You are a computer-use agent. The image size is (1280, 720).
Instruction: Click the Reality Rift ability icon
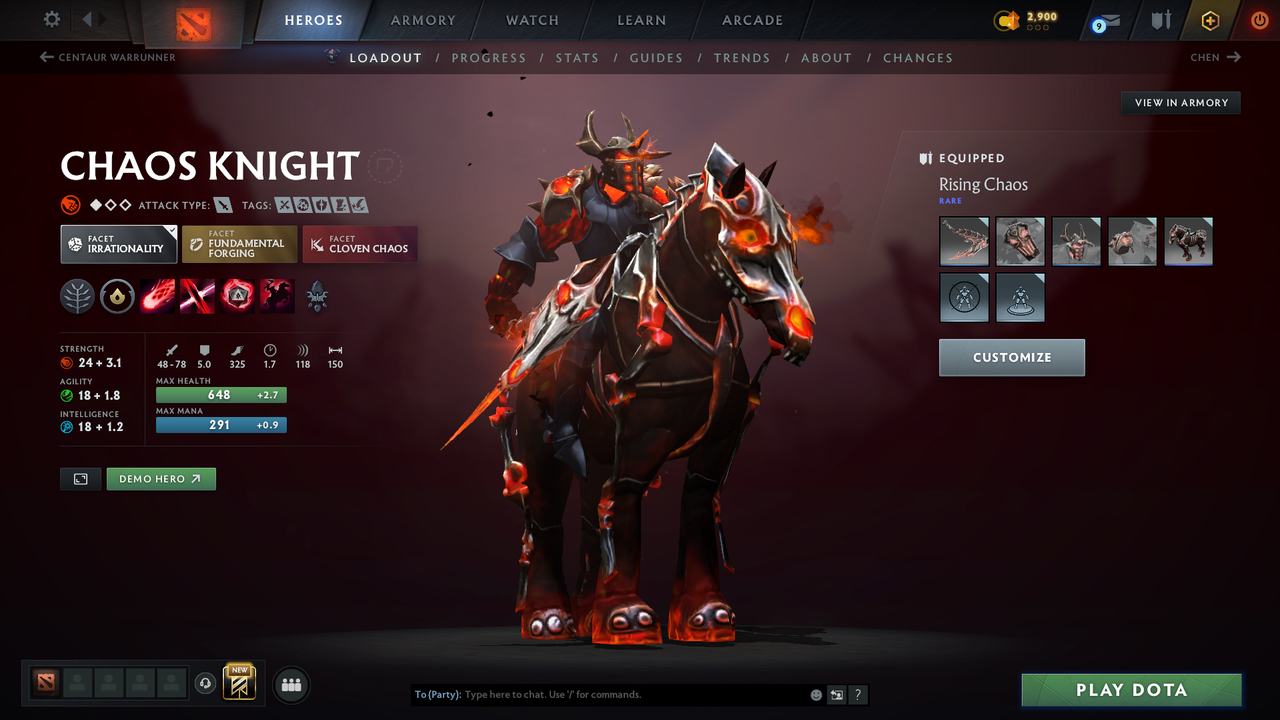[197, 296]
